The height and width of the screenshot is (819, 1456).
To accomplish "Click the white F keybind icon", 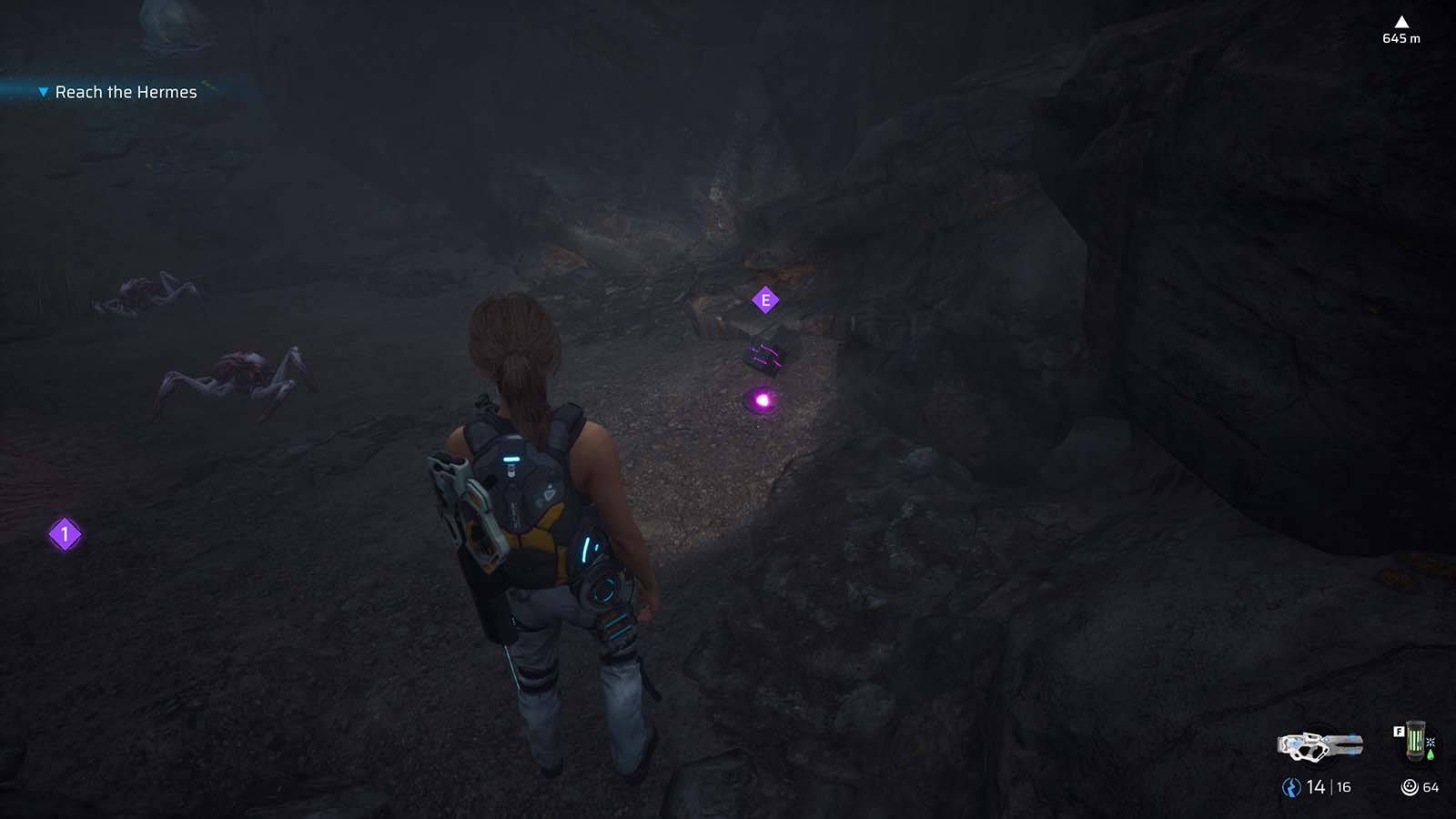I will pos(1399,731).
